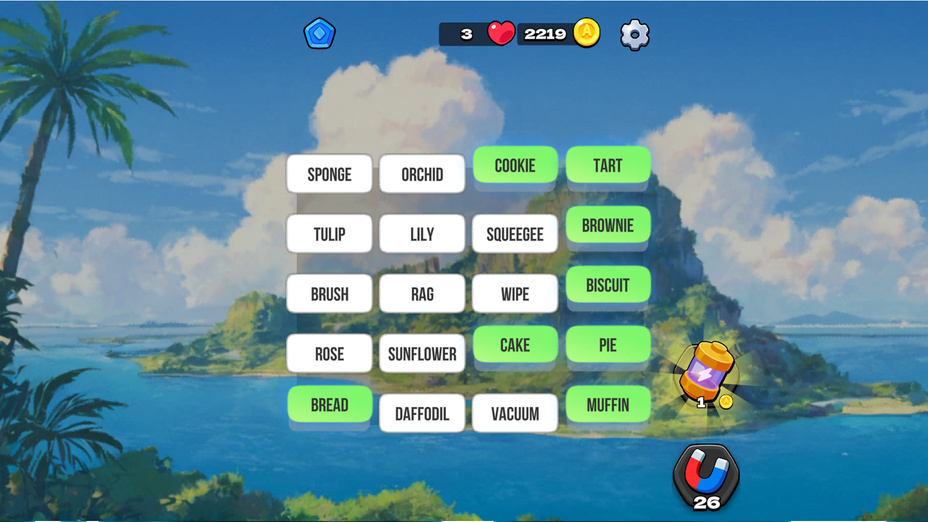
Task: Tap the green BROWNIE tile
Action: 608,226
